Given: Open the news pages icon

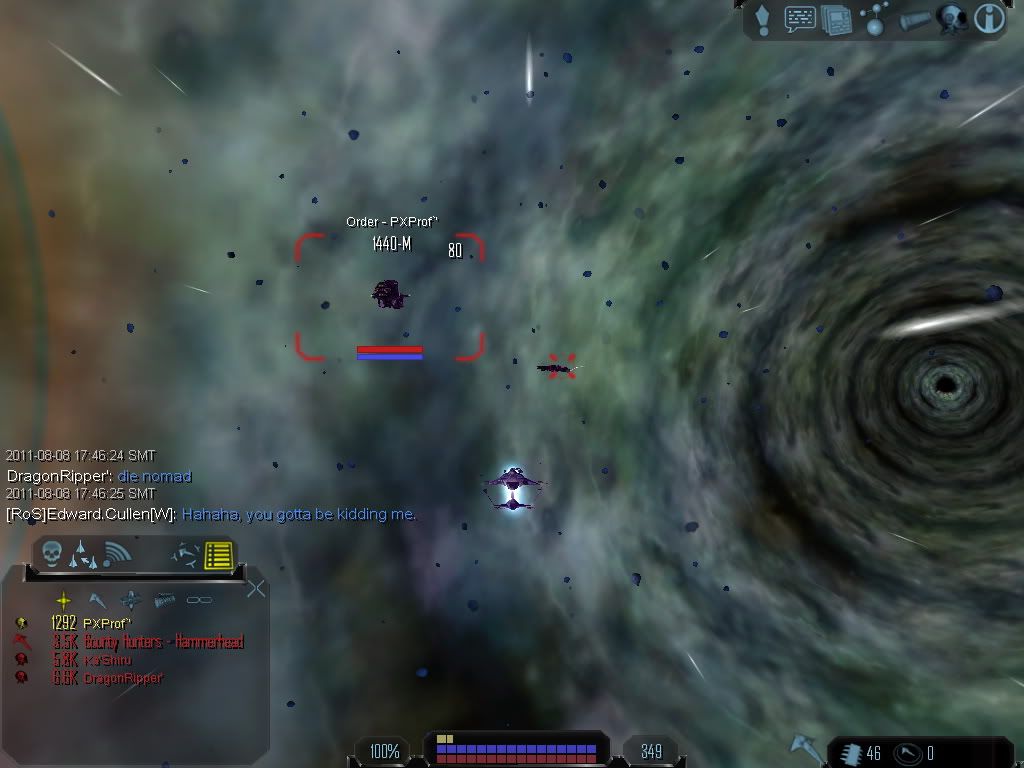Looking at the screenshot, I should coord(836,20).
